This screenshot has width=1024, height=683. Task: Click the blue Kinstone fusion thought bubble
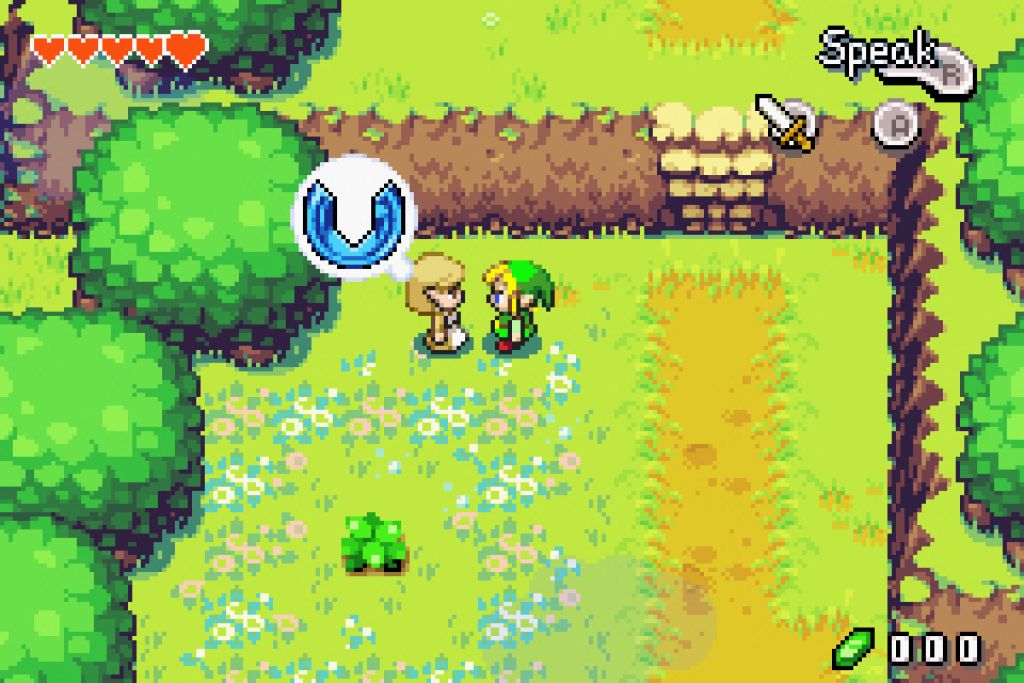coord(353,214)
